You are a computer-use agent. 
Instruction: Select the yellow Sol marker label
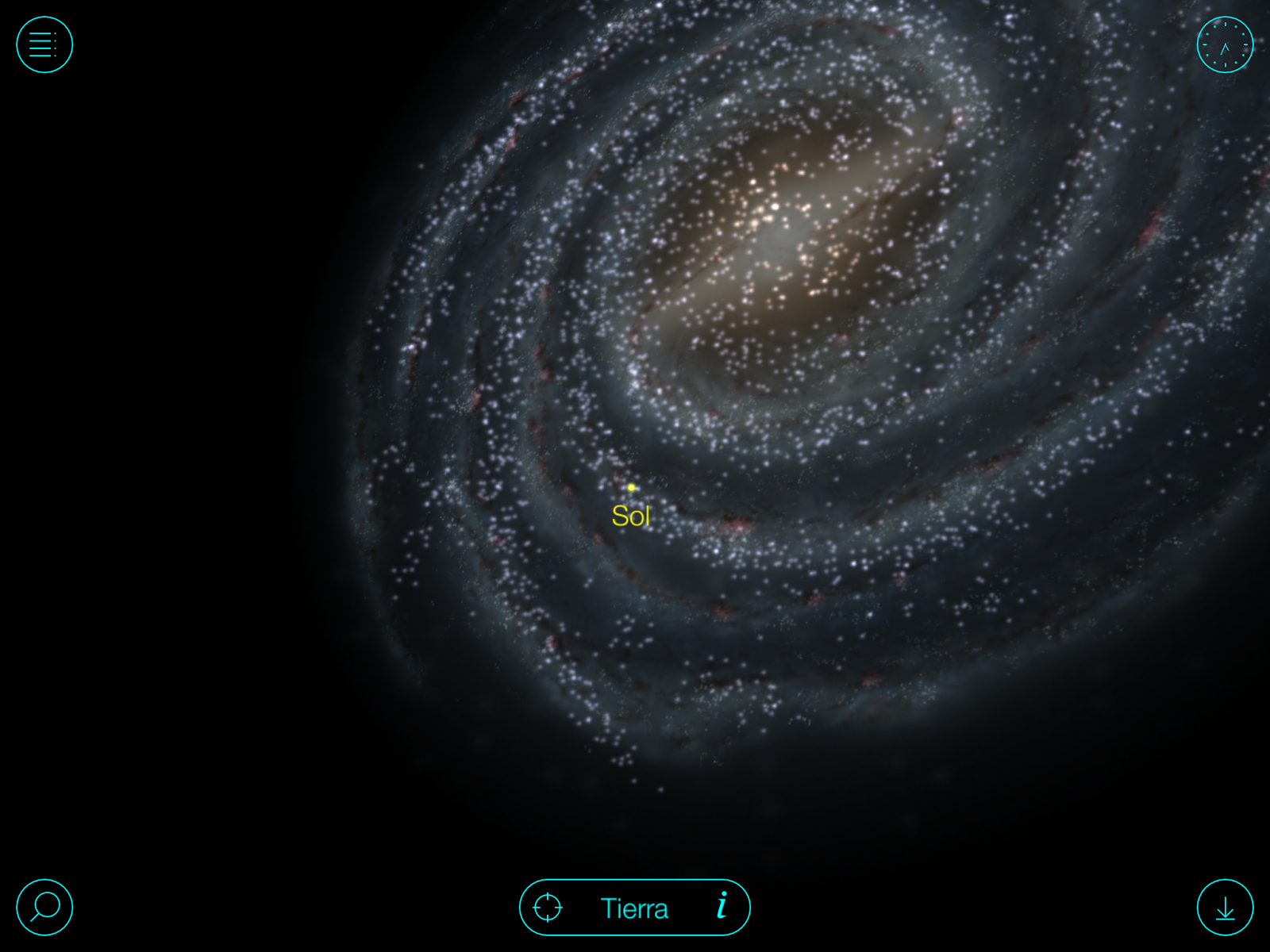[x=631, y=516]
